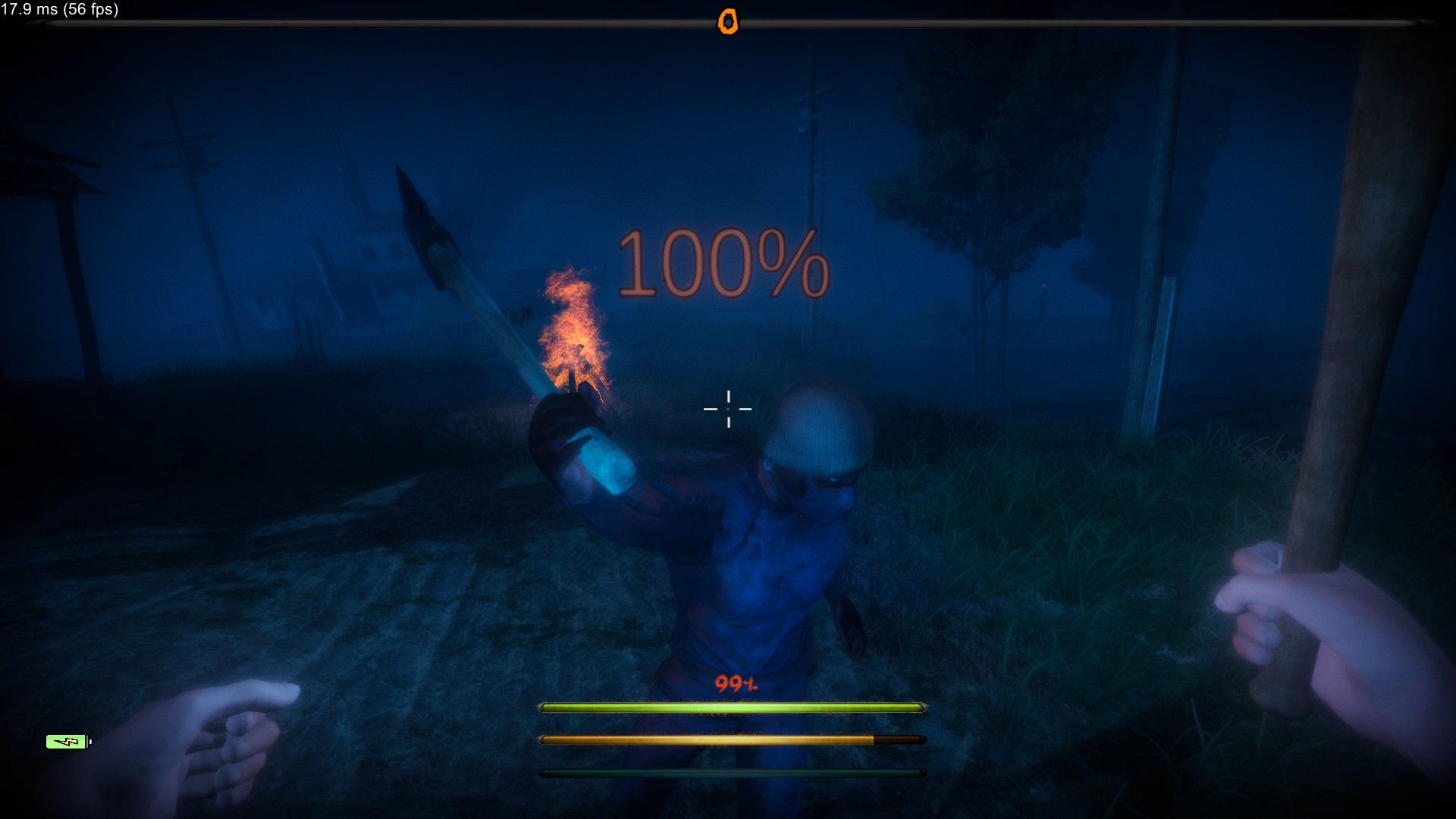Image resolution: width=1456 pixels, height=819 pixels.
Task: Click the orange flame icon at top center
Action: tap(730, 22)
